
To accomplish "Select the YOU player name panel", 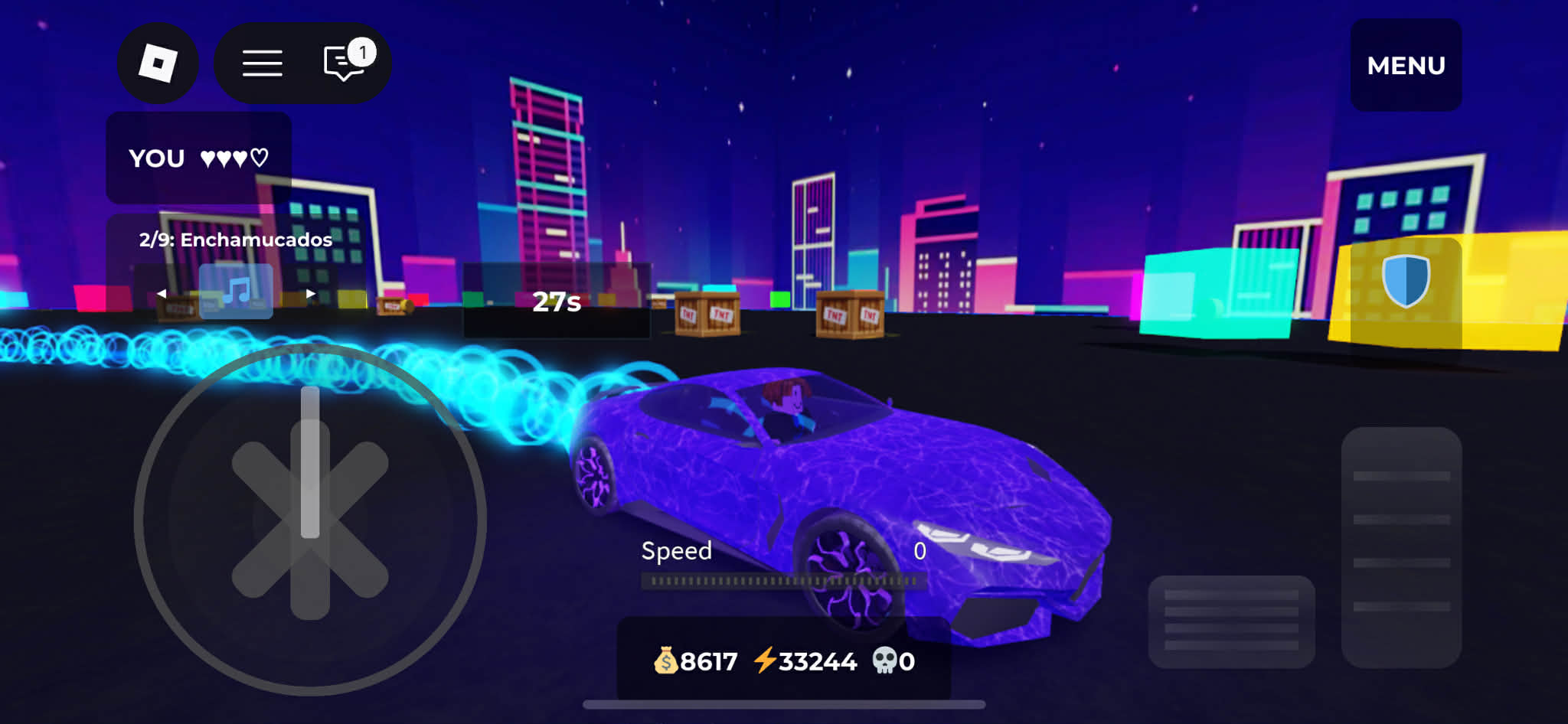I will click(156, 158).
